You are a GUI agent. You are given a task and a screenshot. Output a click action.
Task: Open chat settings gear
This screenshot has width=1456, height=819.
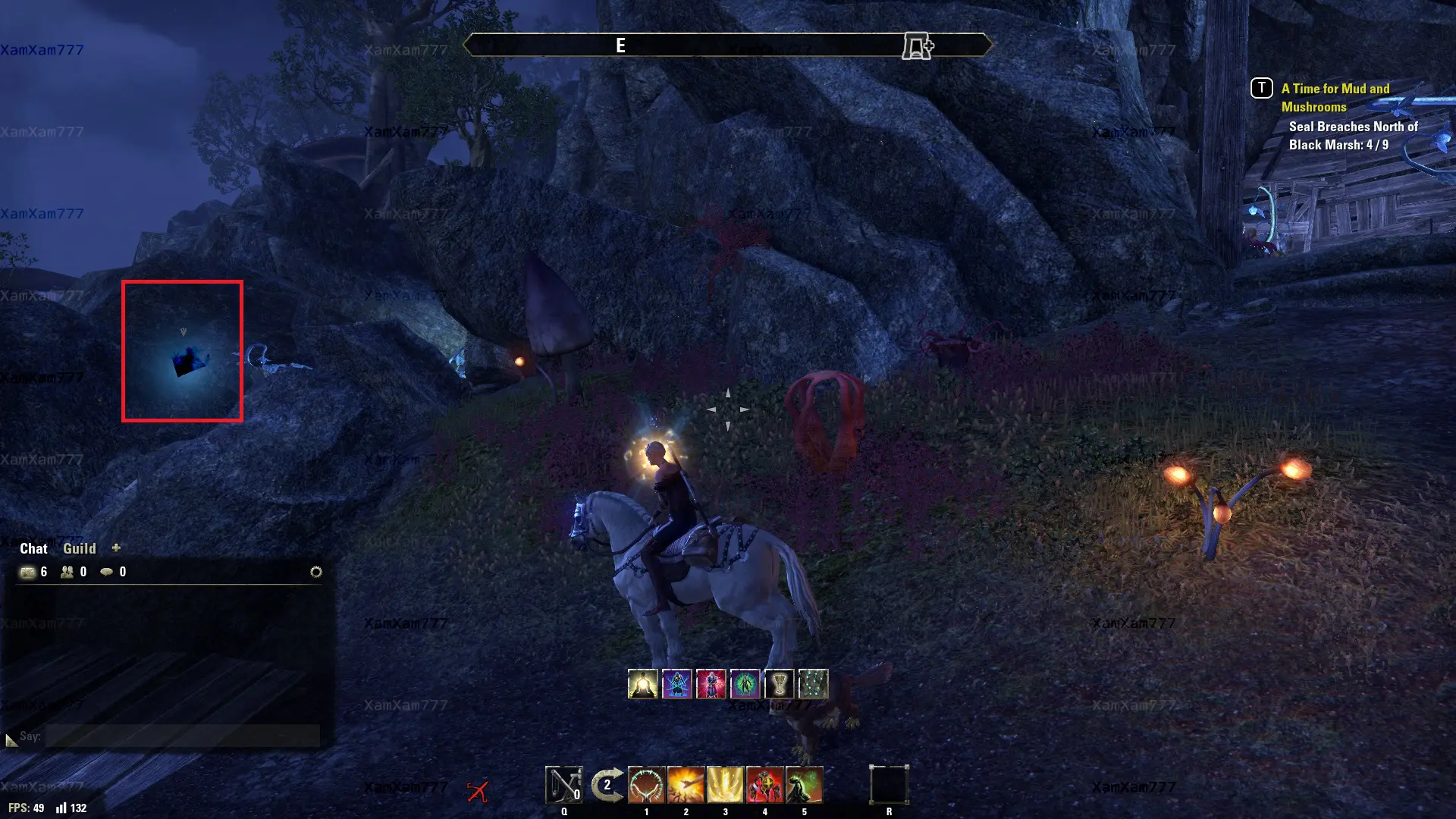[316, 572]
